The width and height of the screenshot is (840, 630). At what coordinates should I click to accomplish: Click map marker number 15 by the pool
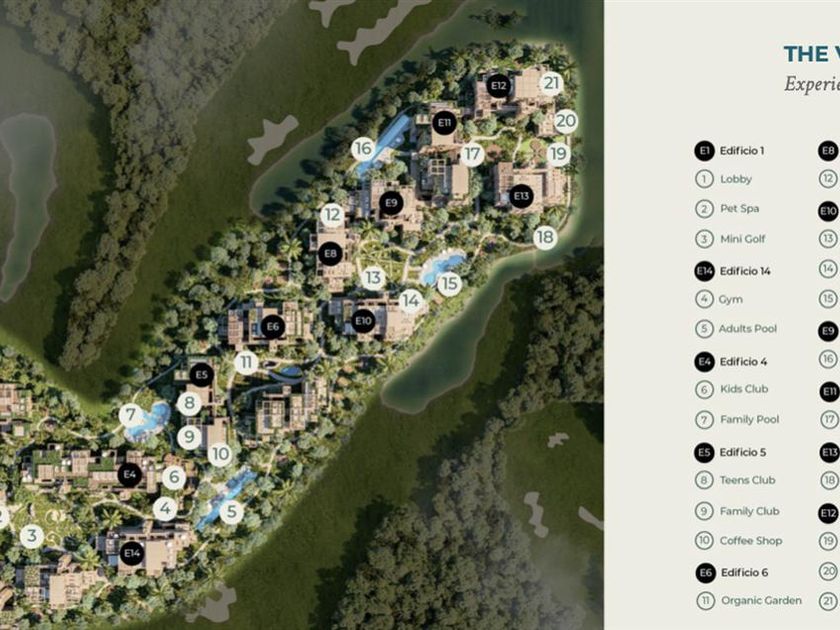tap(449, 284)
